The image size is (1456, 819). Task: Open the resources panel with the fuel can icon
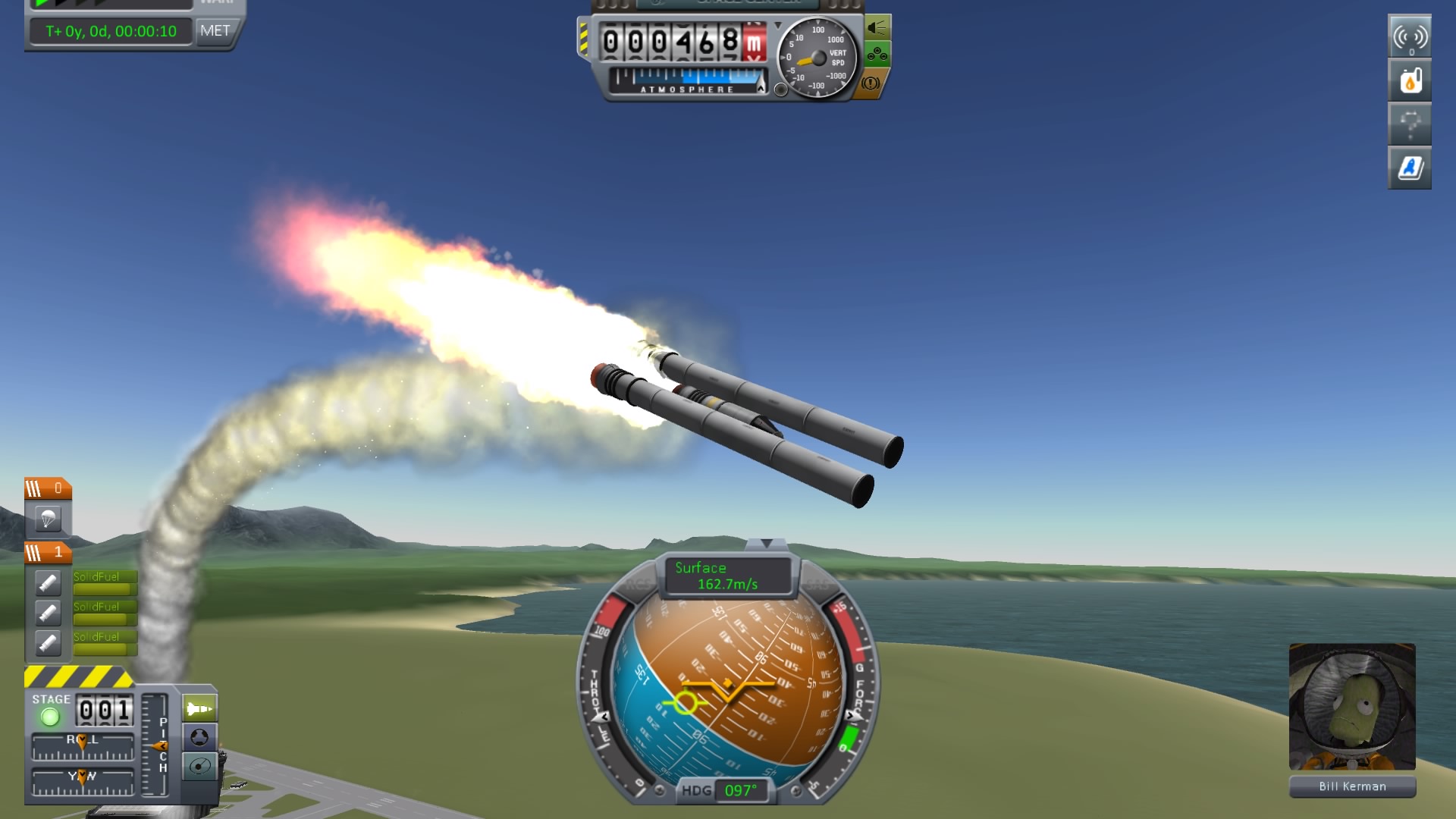click(x=1409, y=80)
